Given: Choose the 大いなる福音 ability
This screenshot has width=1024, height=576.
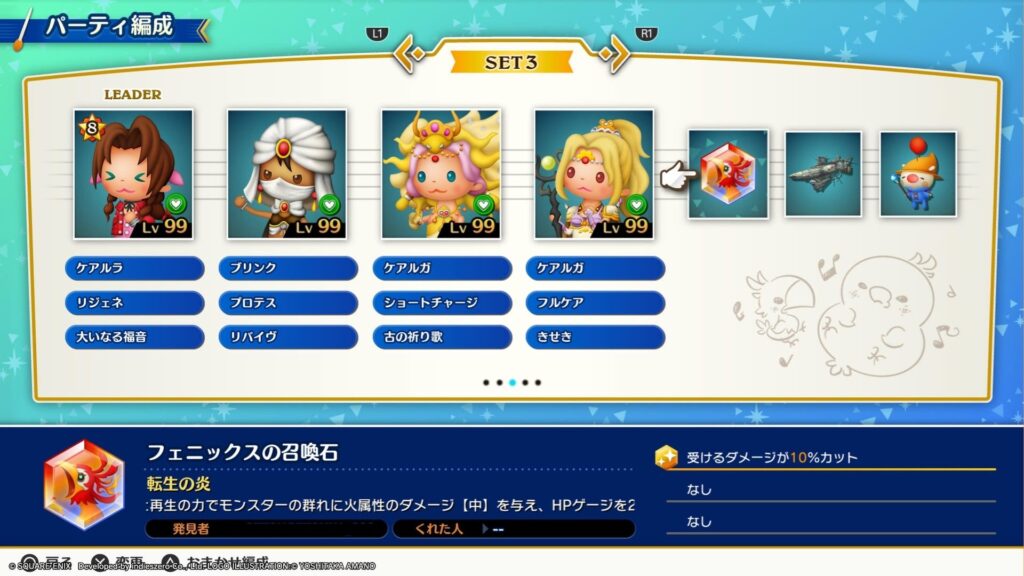Looking at the screenshot, I should pyautogui.click(x=135, y=337).
